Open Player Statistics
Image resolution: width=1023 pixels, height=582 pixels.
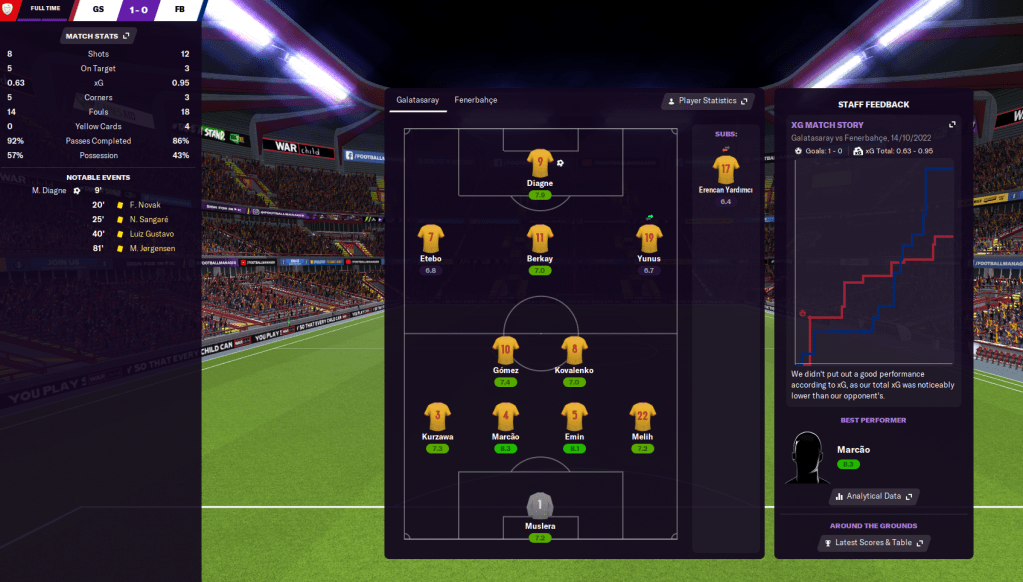point(707,101)
